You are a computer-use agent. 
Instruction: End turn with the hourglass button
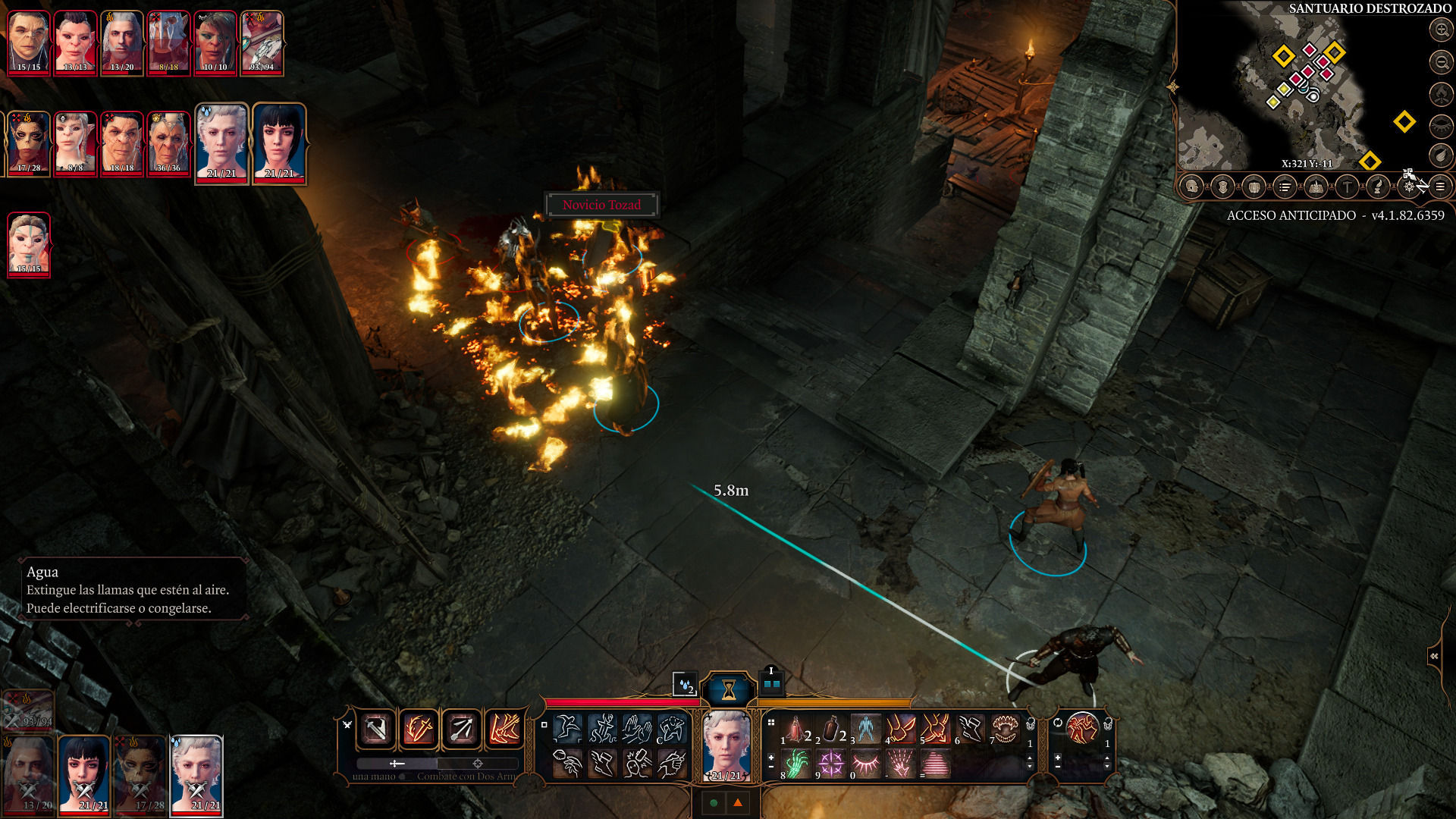729,689
